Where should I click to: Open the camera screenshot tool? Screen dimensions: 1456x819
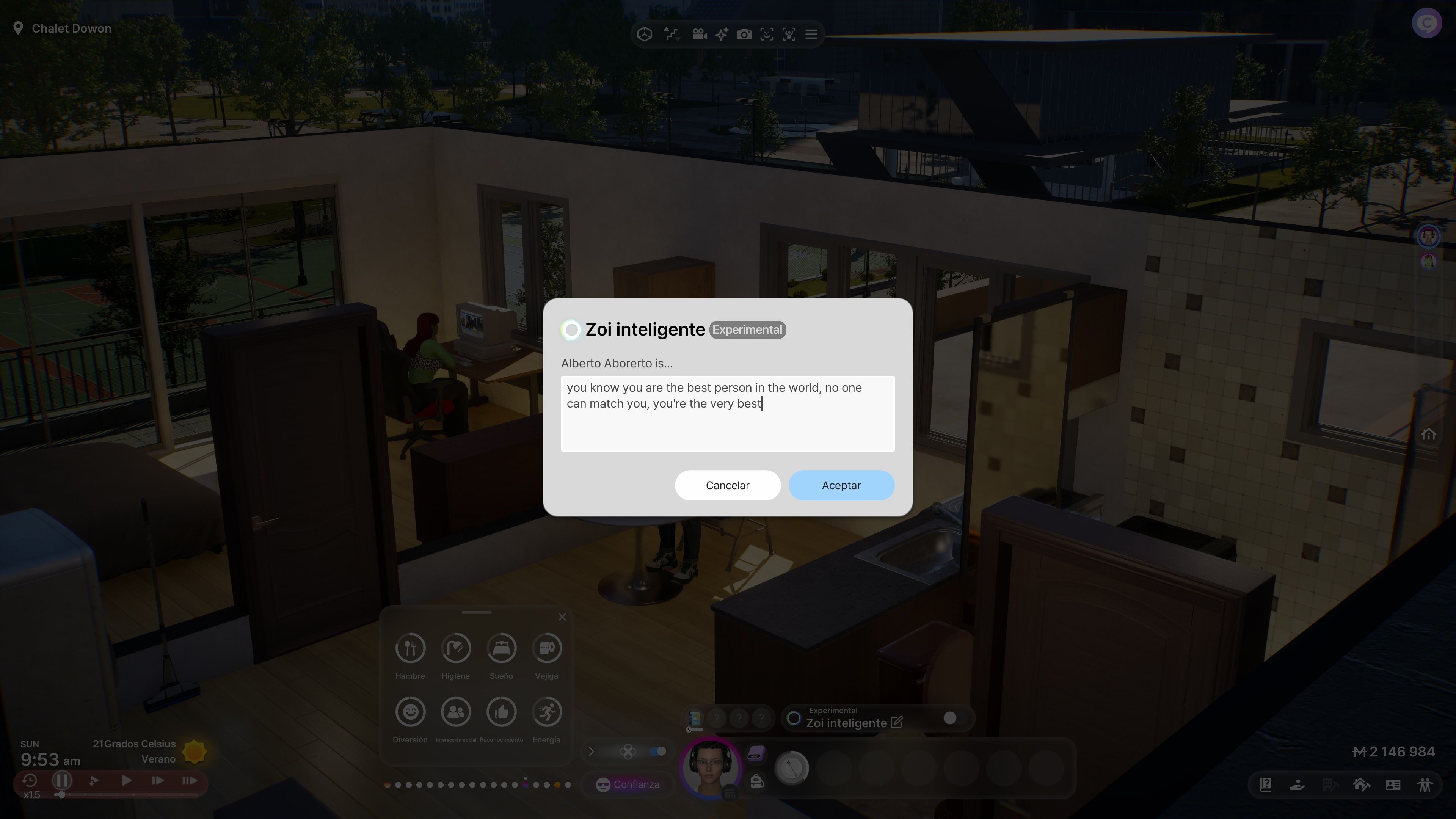pos(744,35)
